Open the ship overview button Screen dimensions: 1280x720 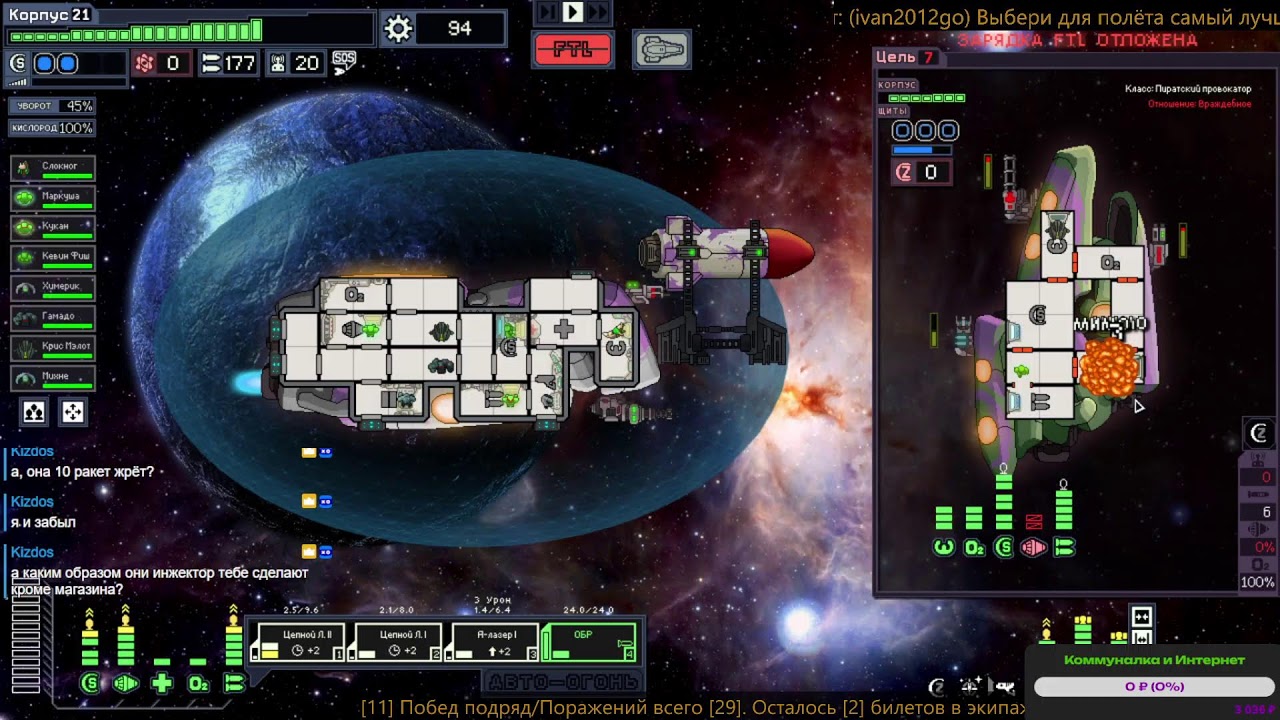661,49
